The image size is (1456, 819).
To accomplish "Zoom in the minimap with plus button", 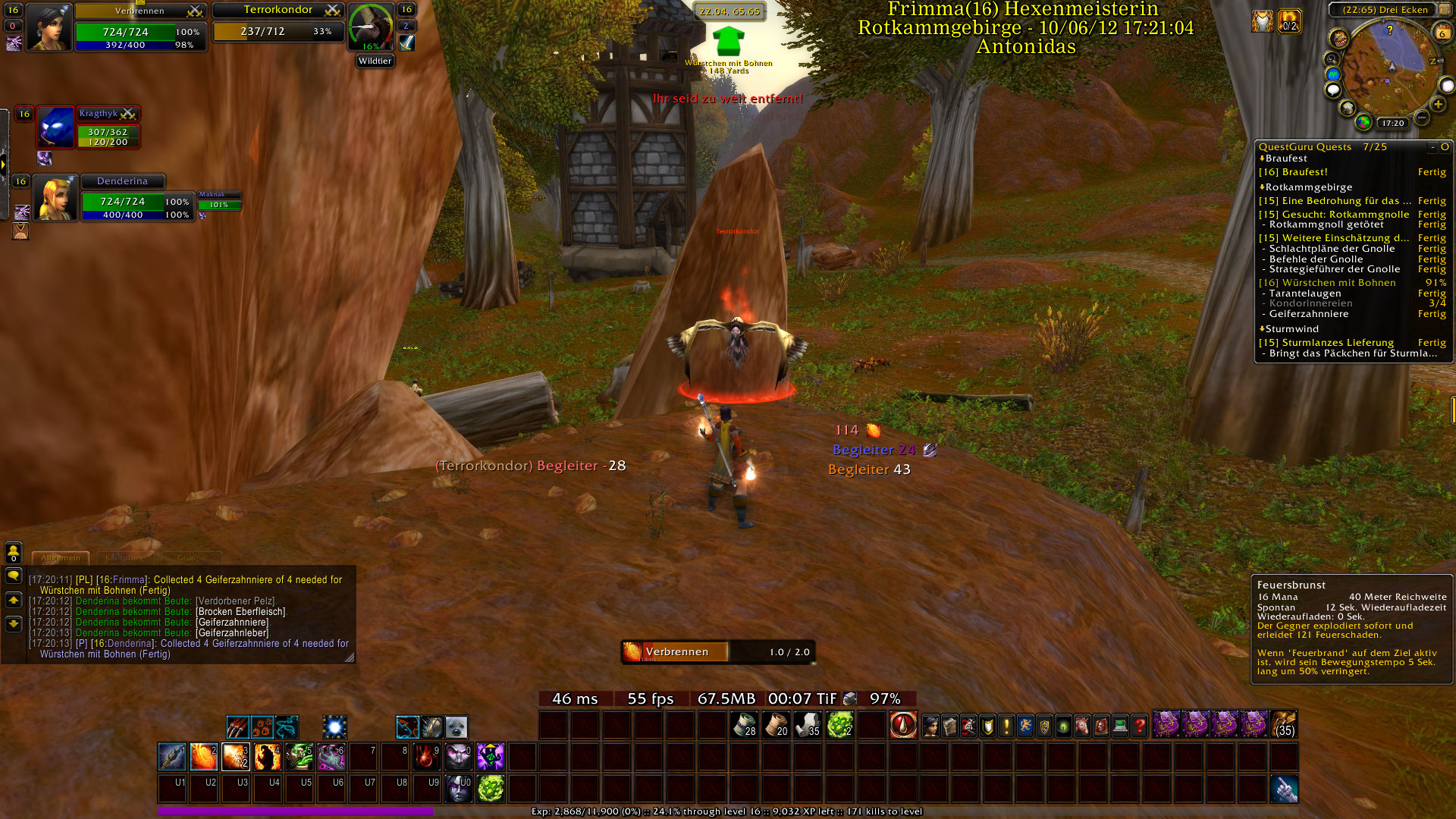I will (1438, 105).
